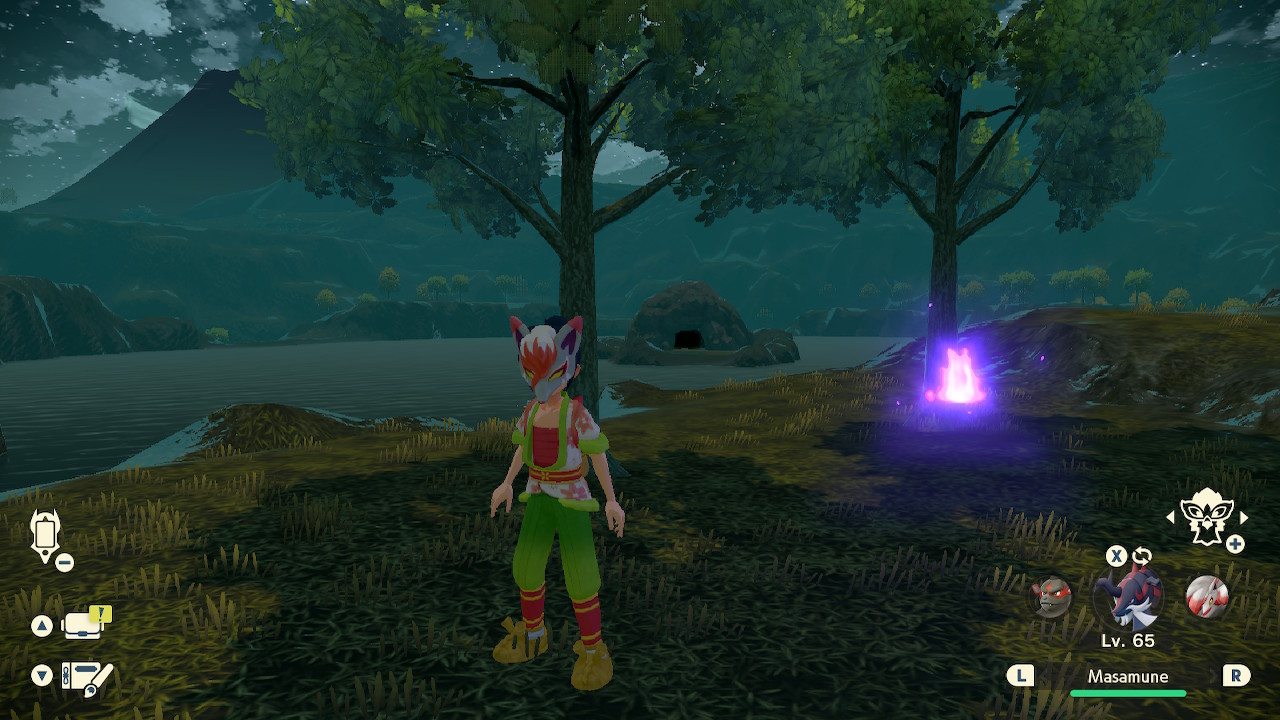Select the Braviary ride icon
Screen dimensions: 1280x720
1205,517
